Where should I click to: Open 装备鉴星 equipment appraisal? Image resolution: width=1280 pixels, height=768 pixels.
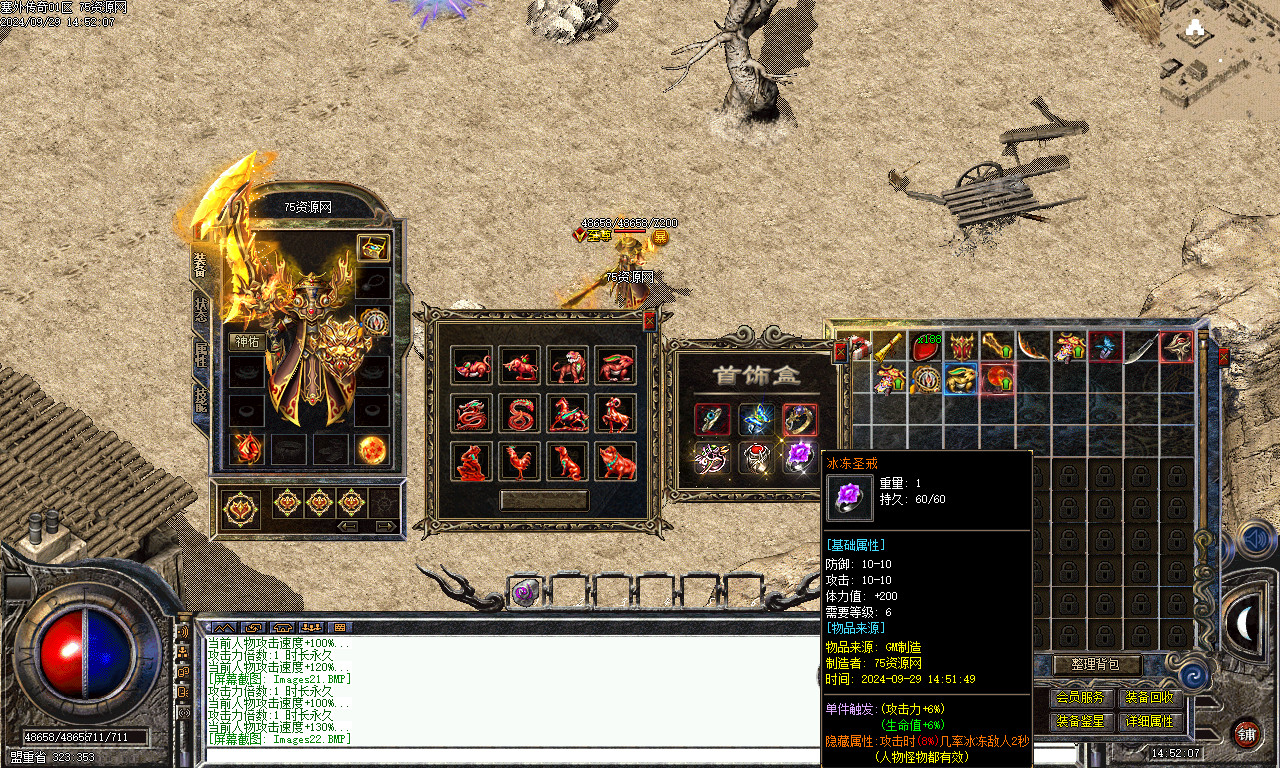click(1080, 720)
